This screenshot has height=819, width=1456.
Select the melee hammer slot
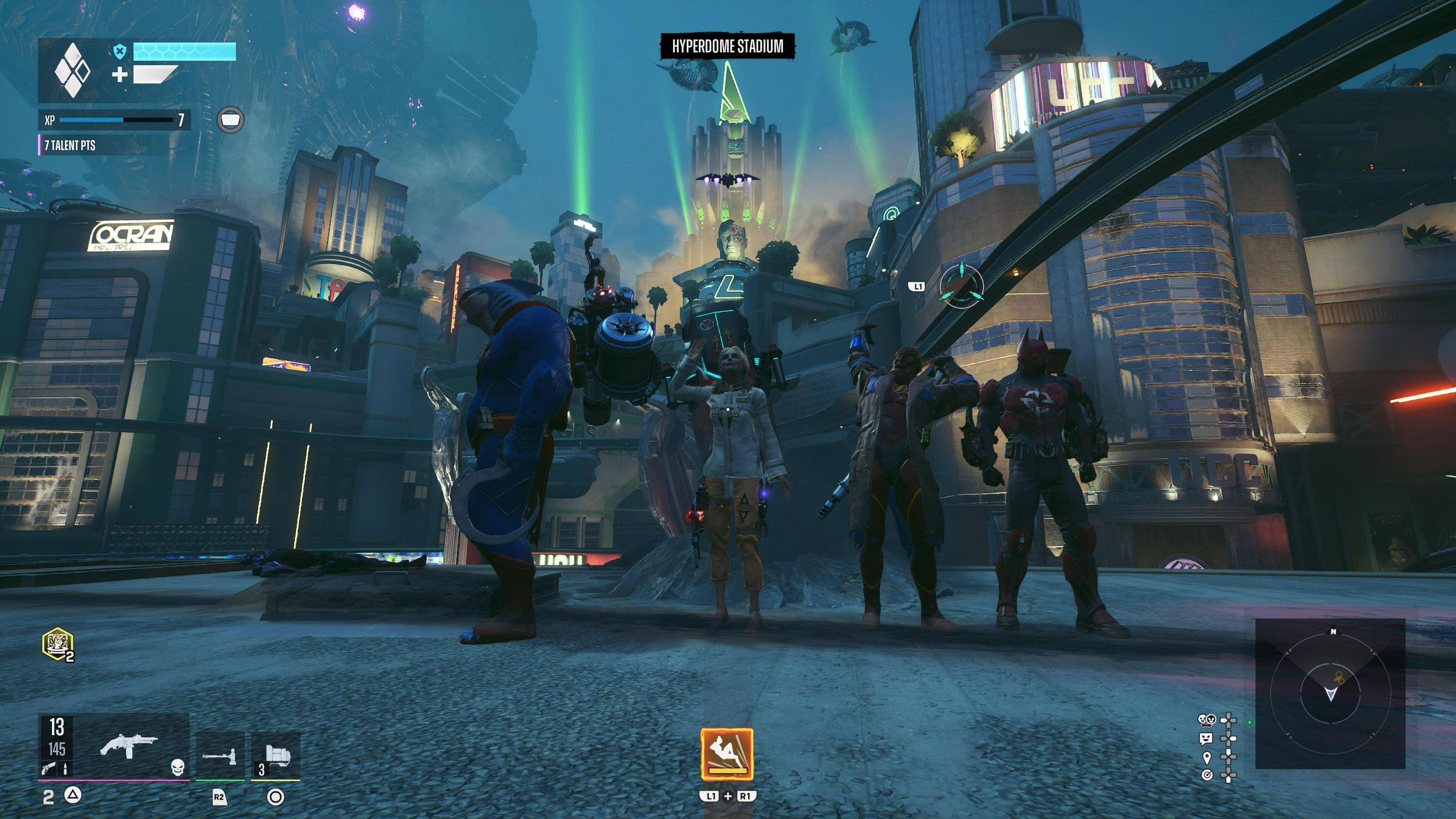pos(220,756)
